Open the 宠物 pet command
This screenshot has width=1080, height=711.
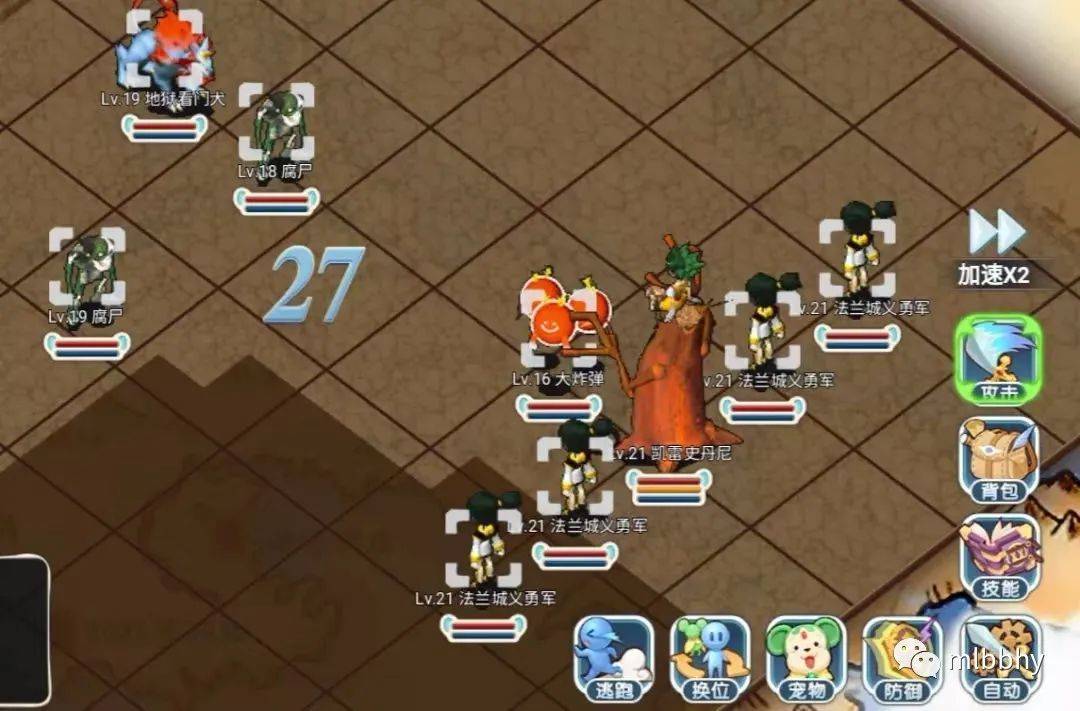[805, 657]
